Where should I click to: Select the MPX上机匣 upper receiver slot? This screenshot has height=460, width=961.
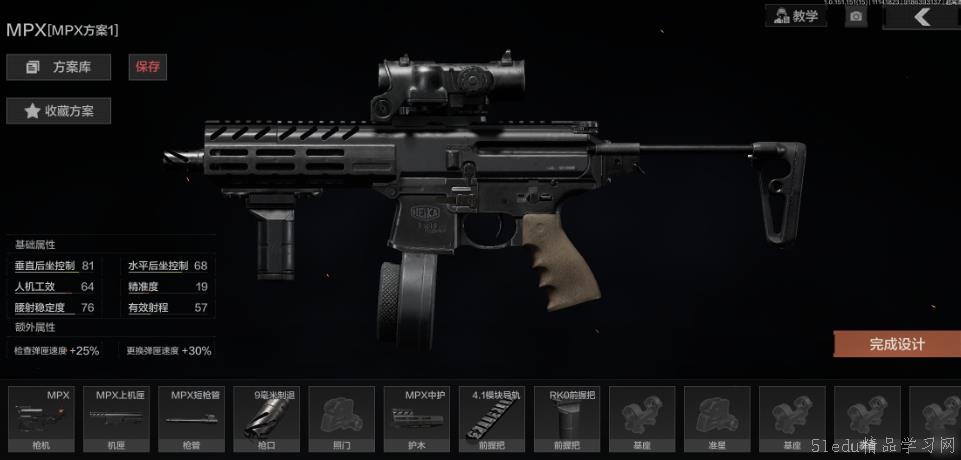pyautogui.click(x=116, y=419)
